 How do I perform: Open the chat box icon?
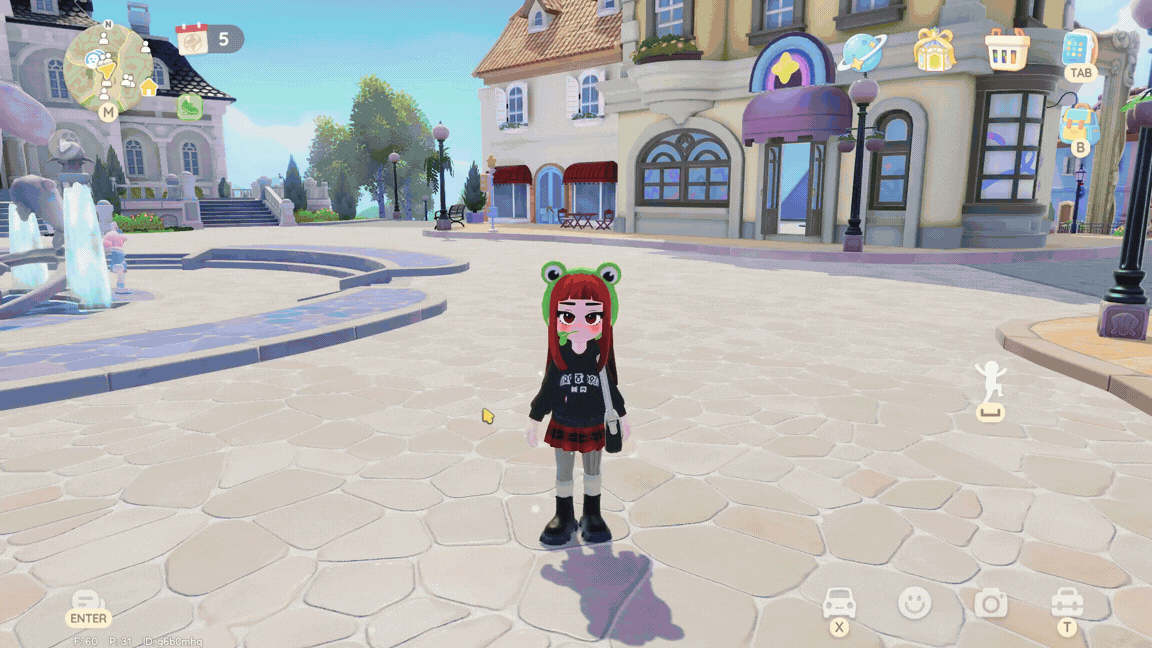point(88,602)
